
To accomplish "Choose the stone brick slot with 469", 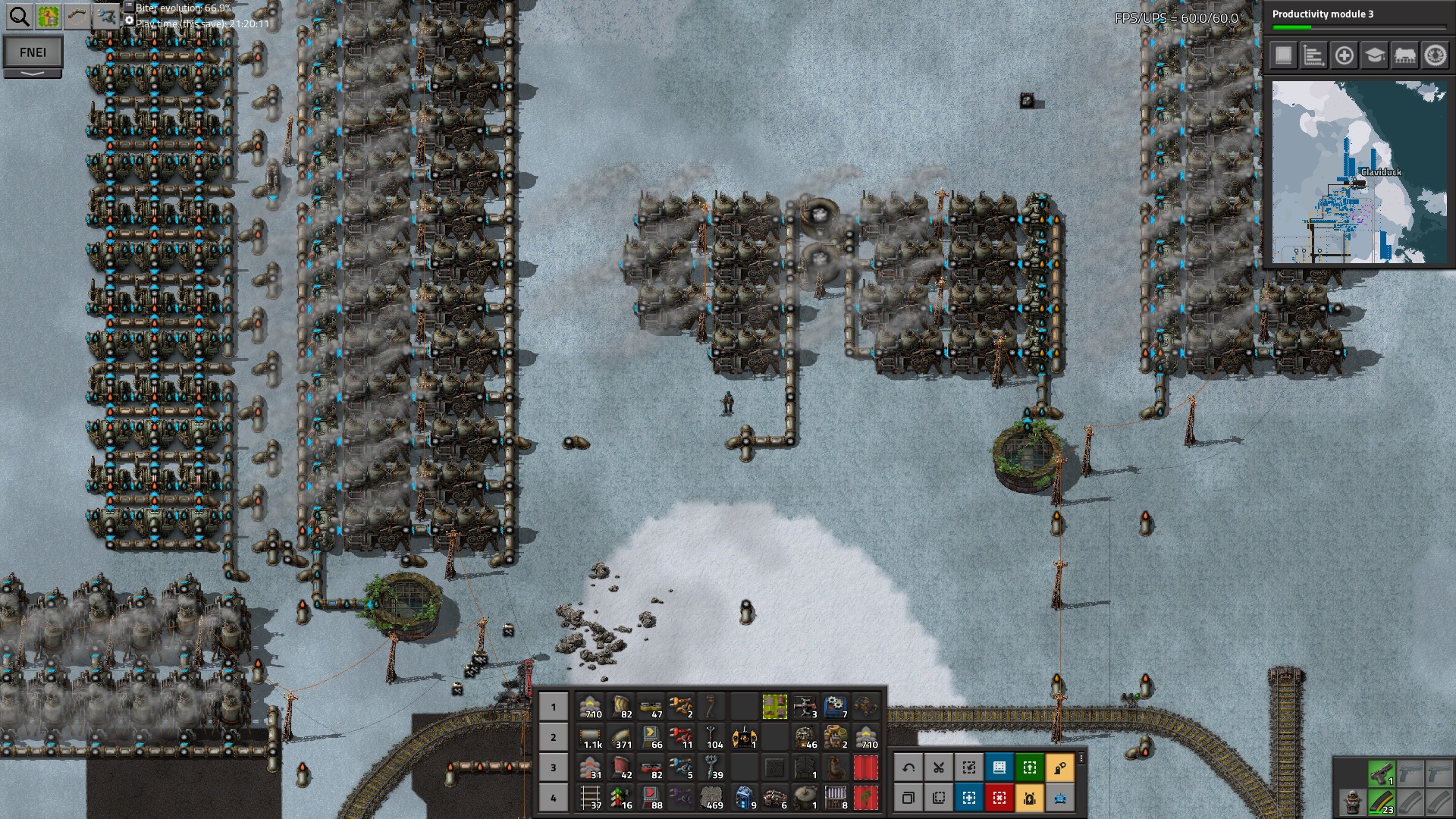I will [x=712, y=797].
